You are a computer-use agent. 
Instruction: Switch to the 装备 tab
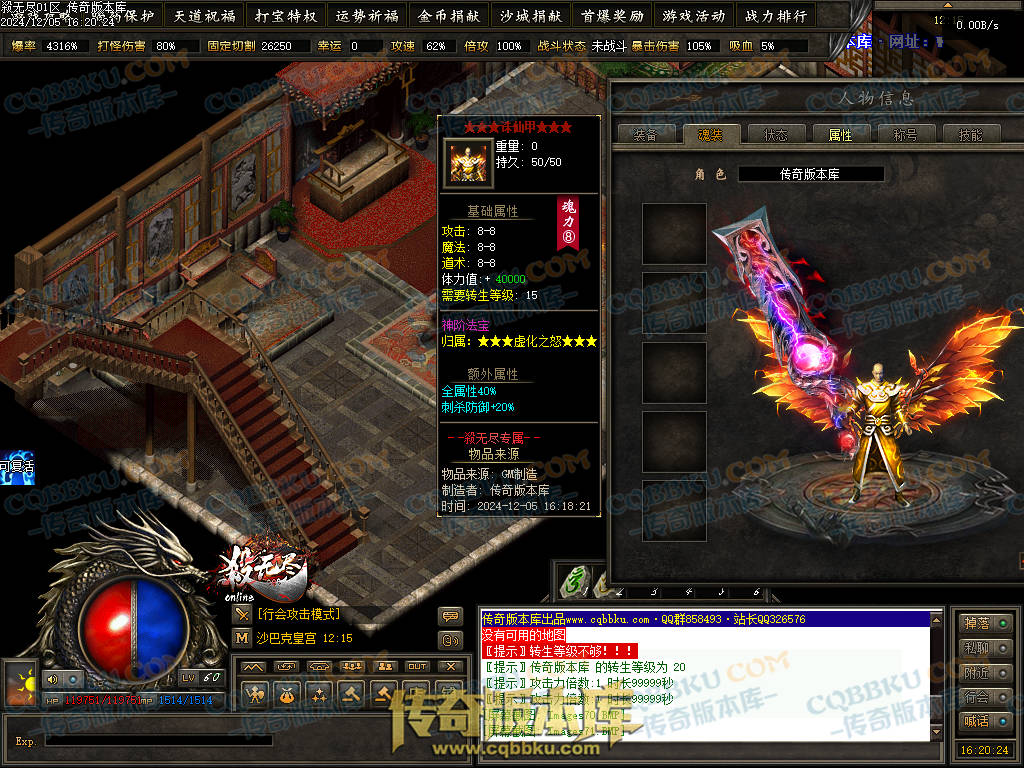coord(645,135)
